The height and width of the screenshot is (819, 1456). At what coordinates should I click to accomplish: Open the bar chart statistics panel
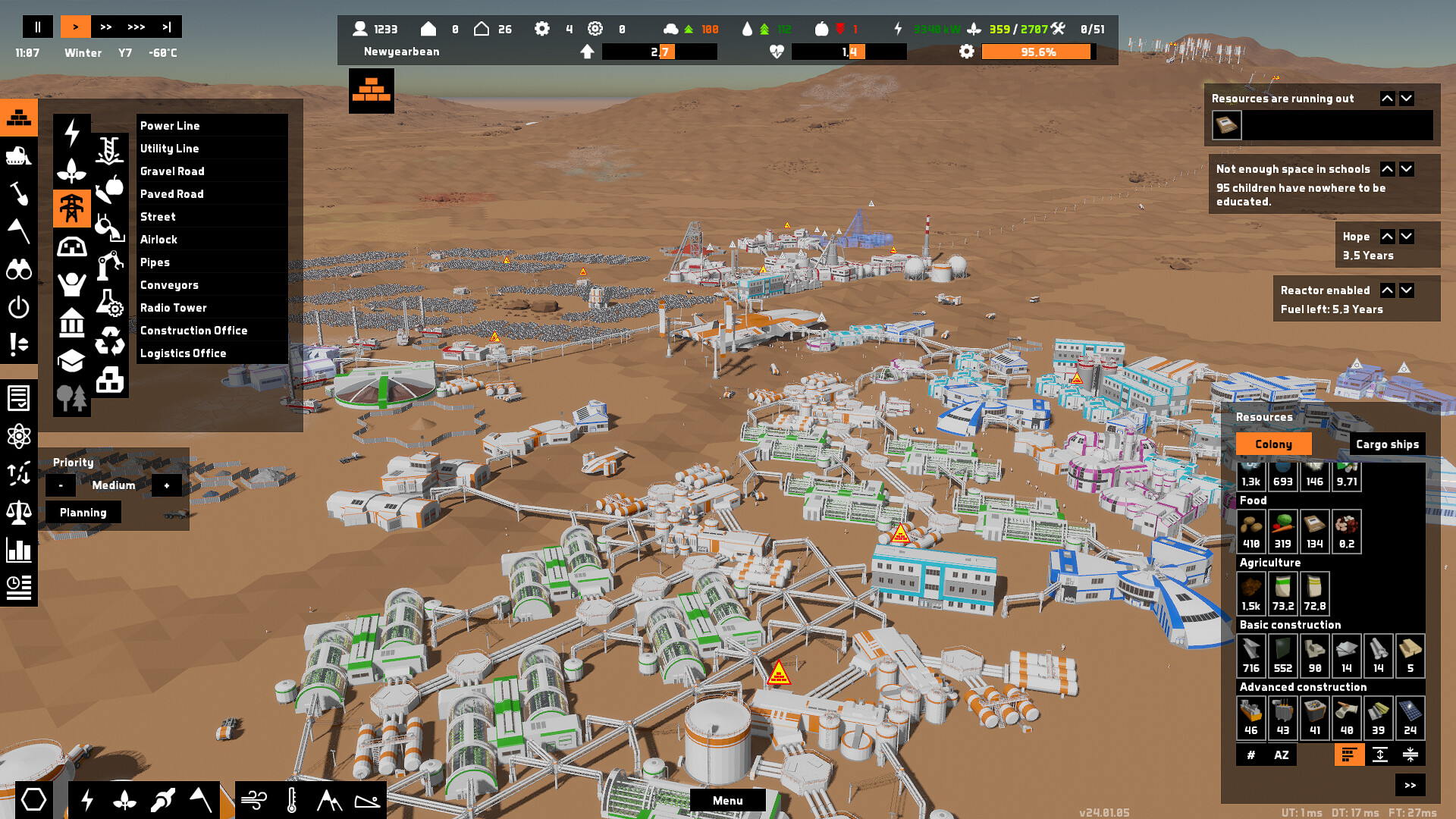[20, 548]
